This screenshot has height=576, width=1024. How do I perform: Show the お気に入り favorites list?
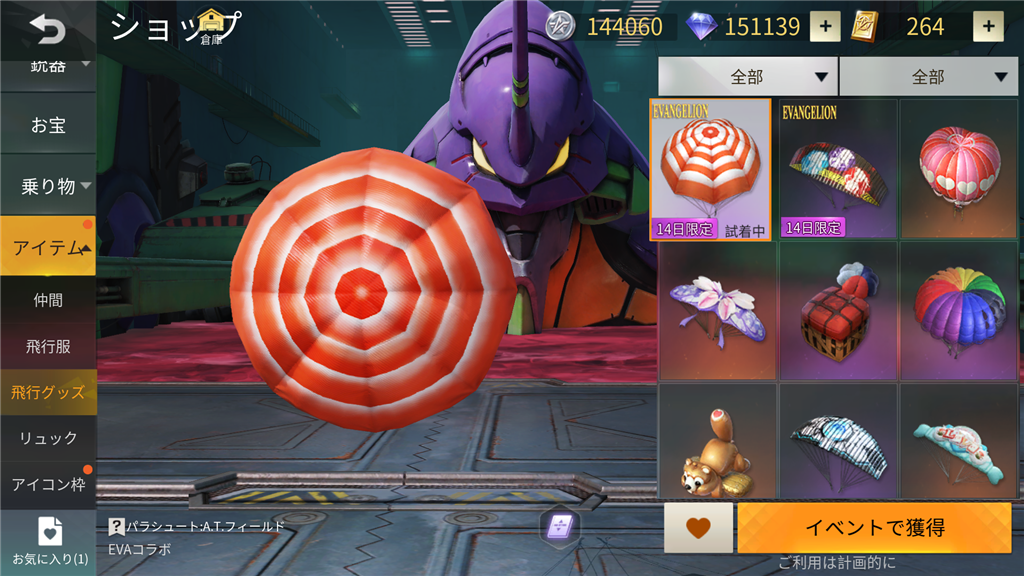(x=48, y=541)
